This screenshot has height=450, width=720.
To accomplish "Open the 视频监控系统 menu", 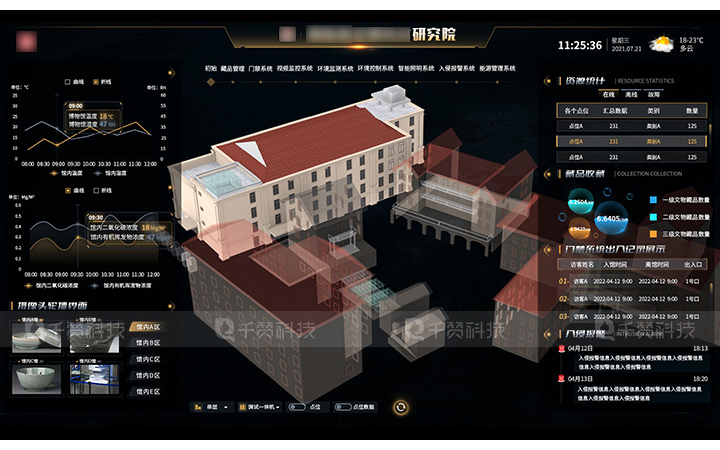I will (x=296, y=69).
